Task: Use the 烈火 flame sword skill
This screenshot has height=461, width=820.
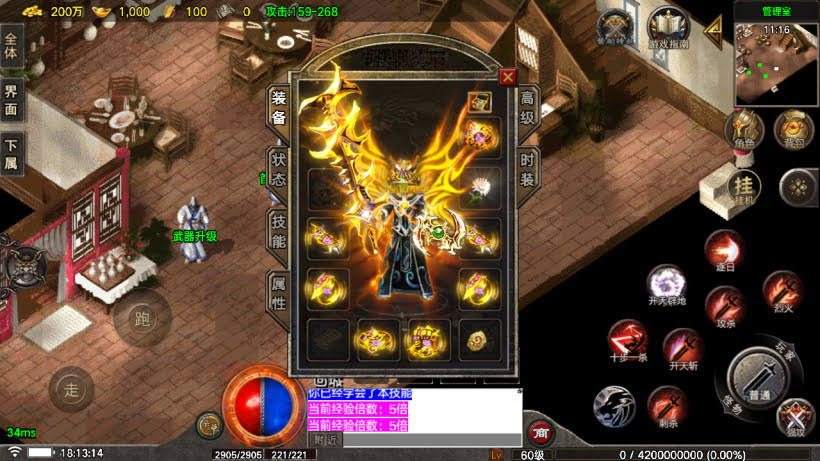Action: 781,291
